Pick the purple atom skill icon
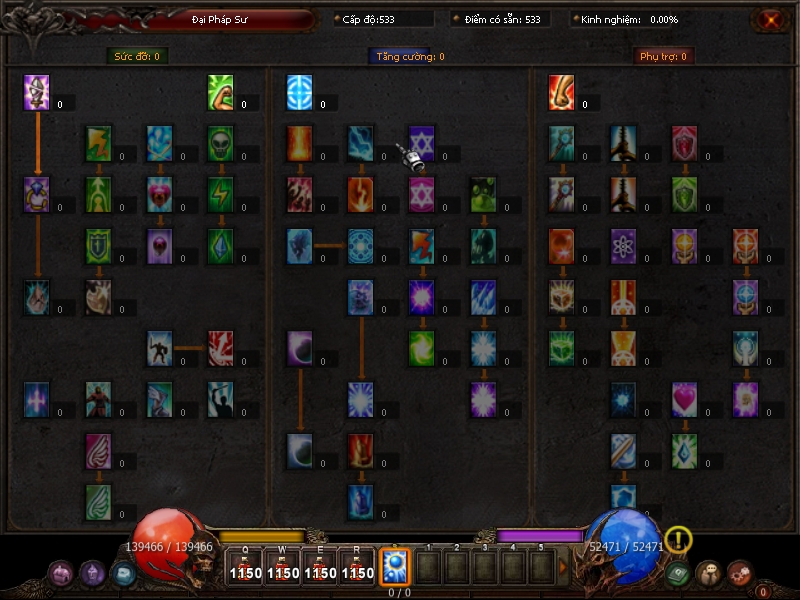800x600 pixels. coord(623,246)
